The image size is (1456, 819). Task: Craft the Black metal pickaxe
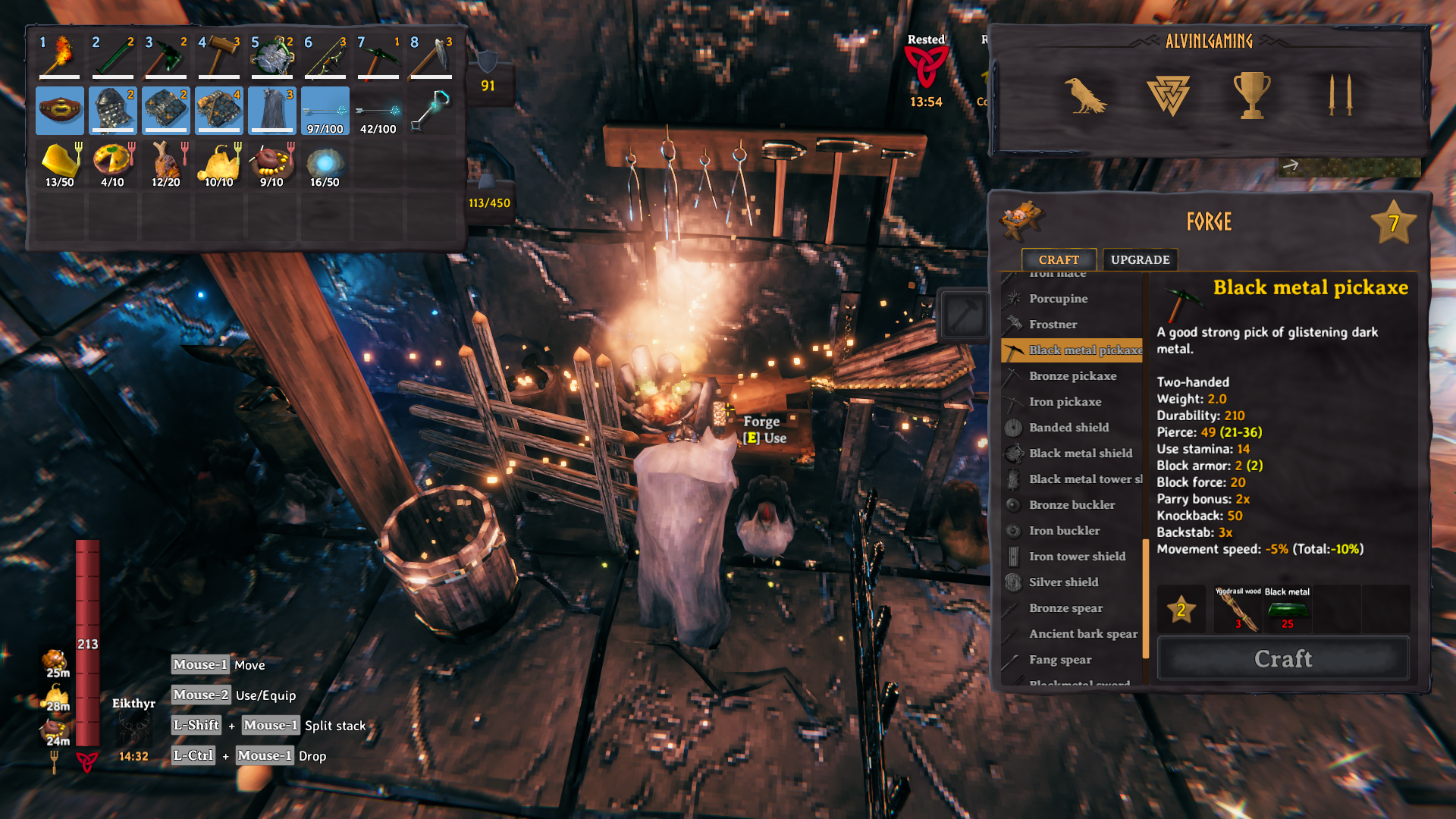pos(1283,658)
